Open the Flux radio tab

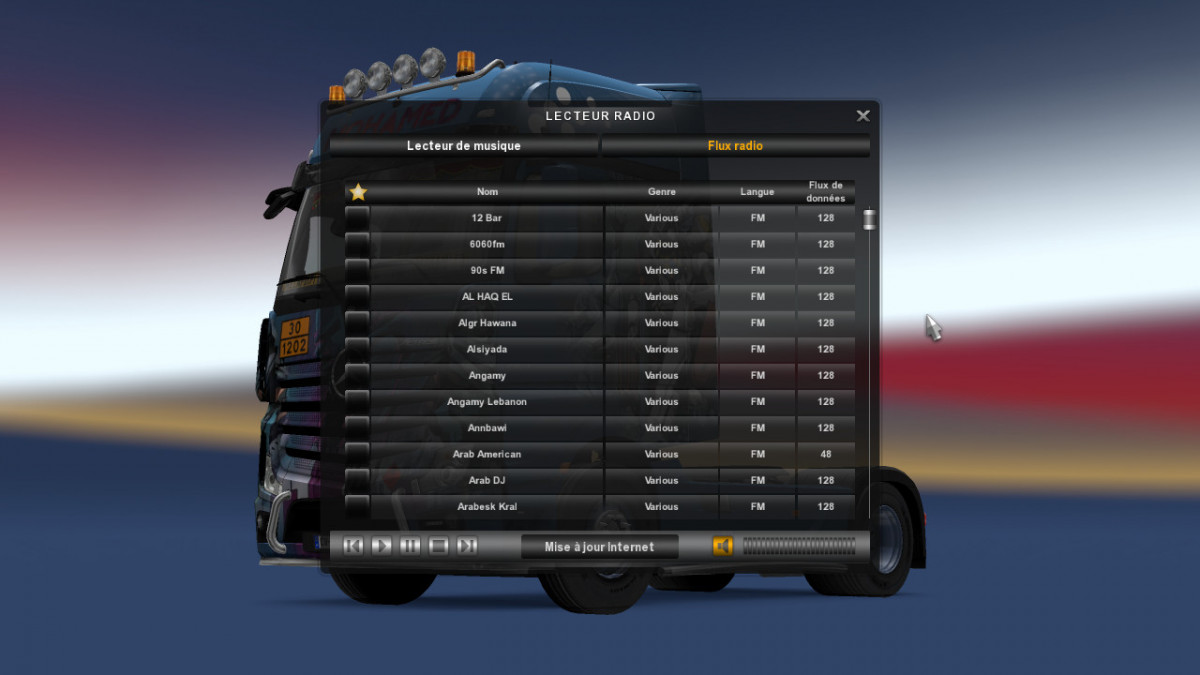[735, 146]
